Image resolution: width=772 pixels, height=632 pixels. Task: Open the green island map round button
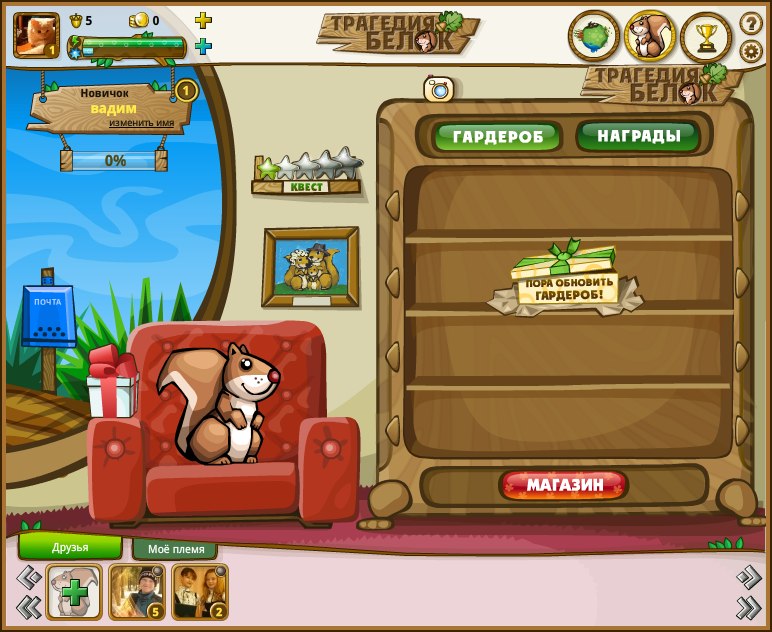[594, 37]
